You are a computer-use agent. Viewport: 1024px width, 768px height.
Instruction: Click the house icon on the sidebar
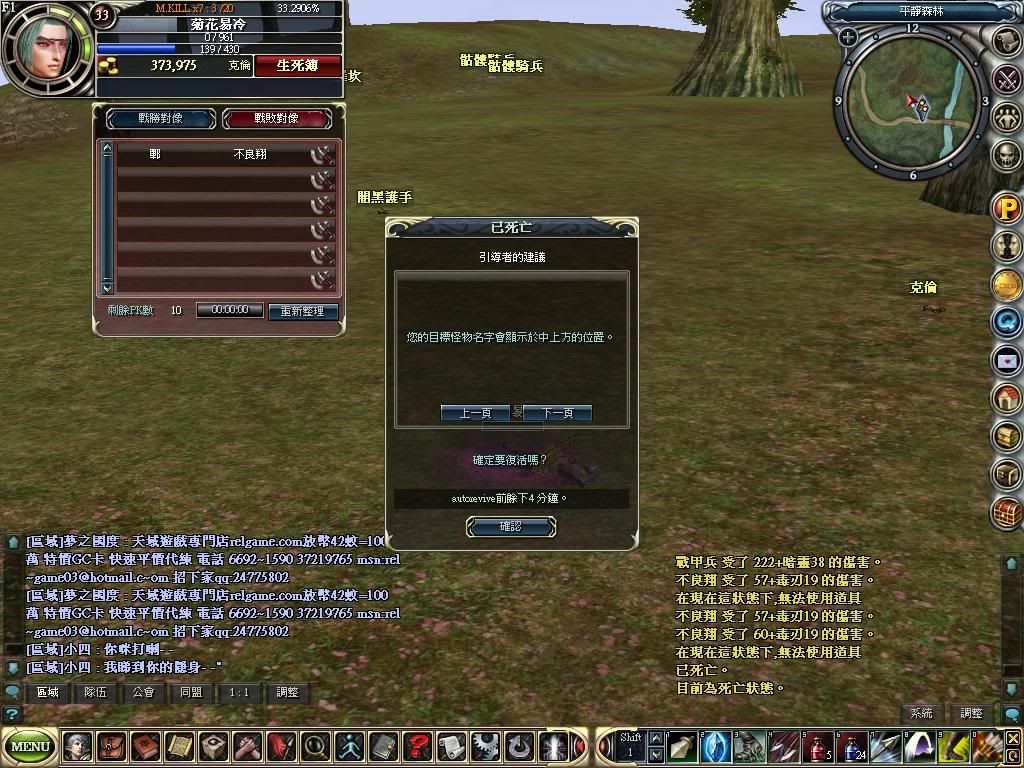1007,398
